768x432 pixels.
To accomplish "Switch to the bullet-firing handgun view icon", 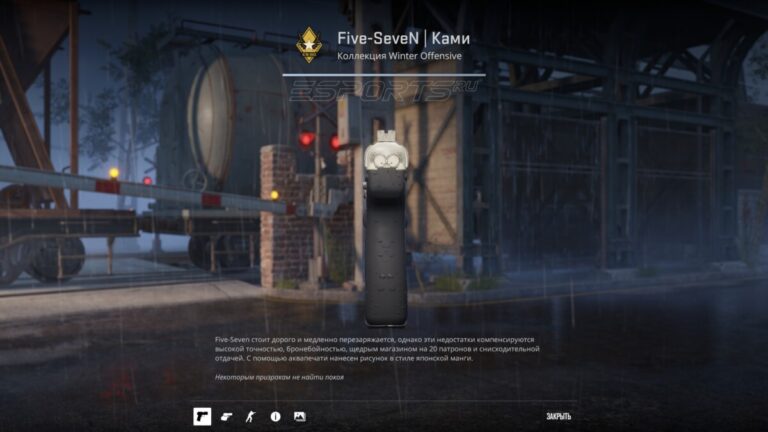I will pos(226,416).
